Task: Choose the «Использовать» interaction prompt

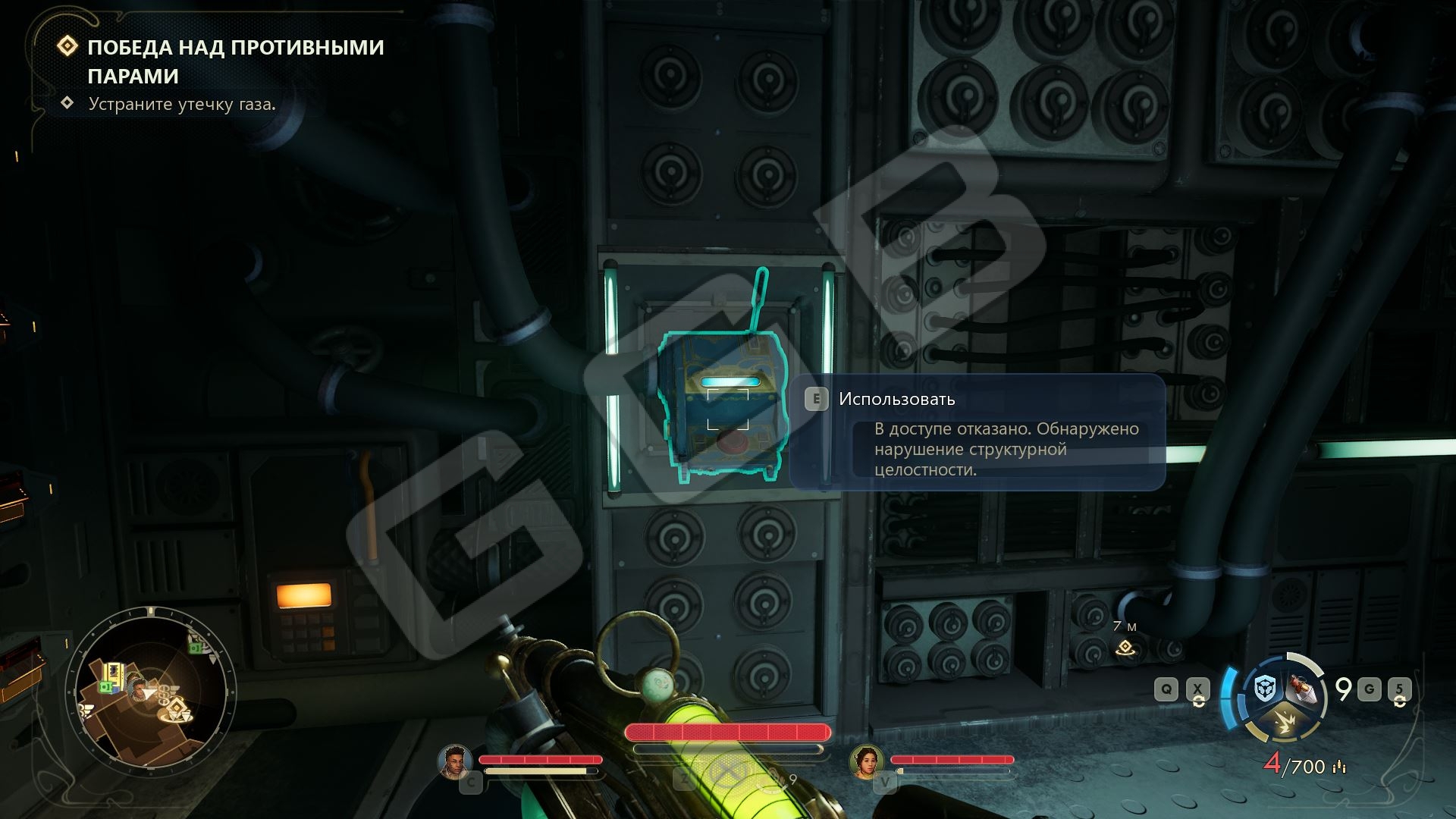Action: pos(896,399)
